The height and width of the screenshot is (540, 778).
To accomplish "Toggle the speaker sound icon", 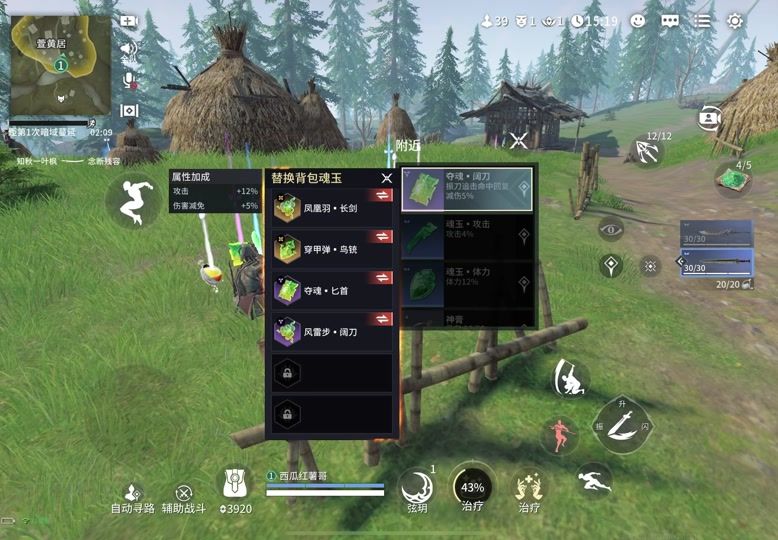I will (x=128, y=48).
